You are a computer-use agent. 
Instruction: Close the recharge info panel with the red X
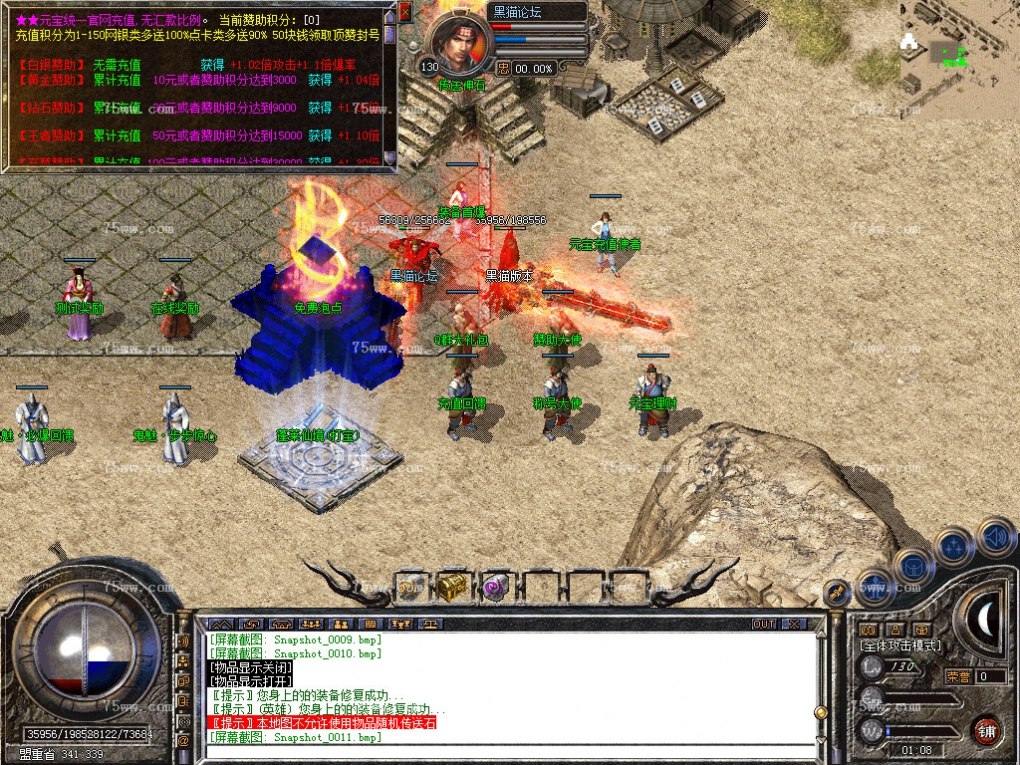pyautogui.click(x=405, y=12)
